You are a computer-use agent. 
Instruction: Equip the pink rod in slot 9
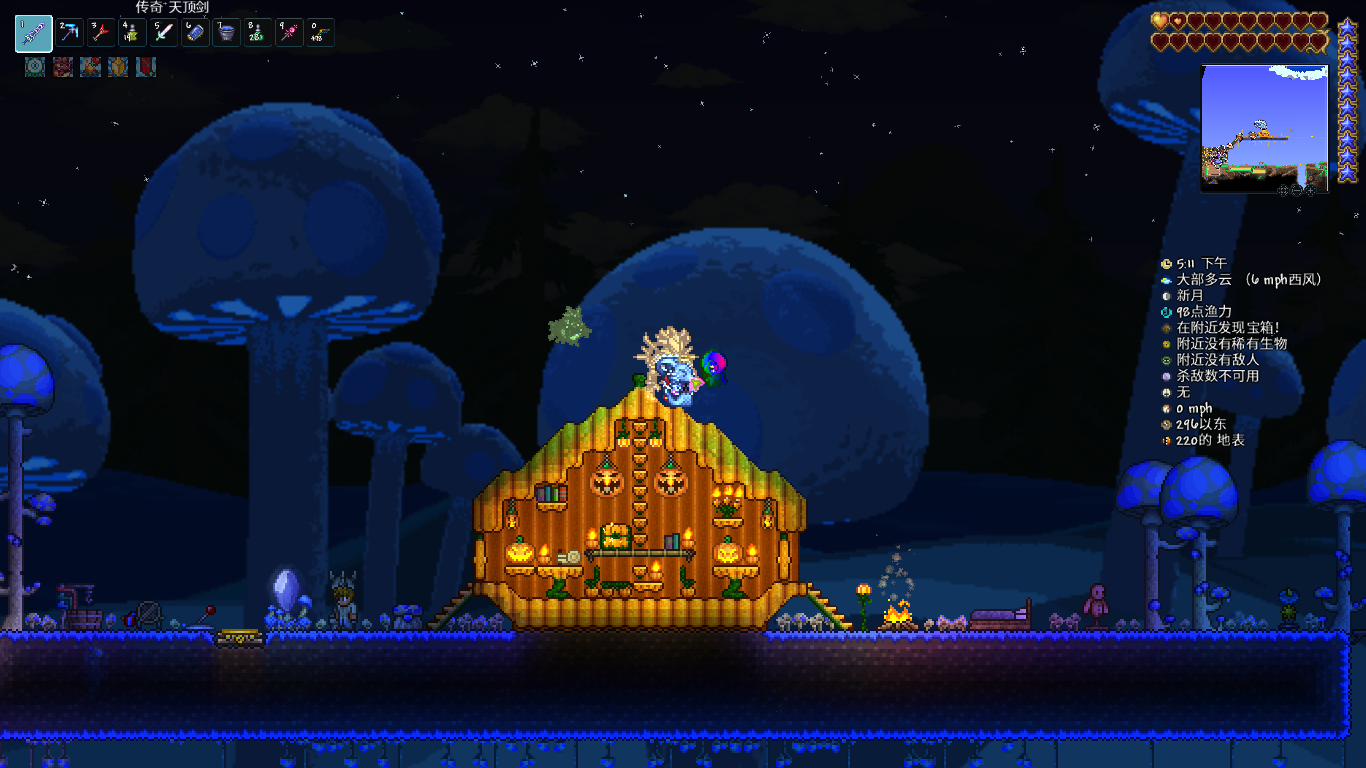pyautogui.click(x=289, y=33)
